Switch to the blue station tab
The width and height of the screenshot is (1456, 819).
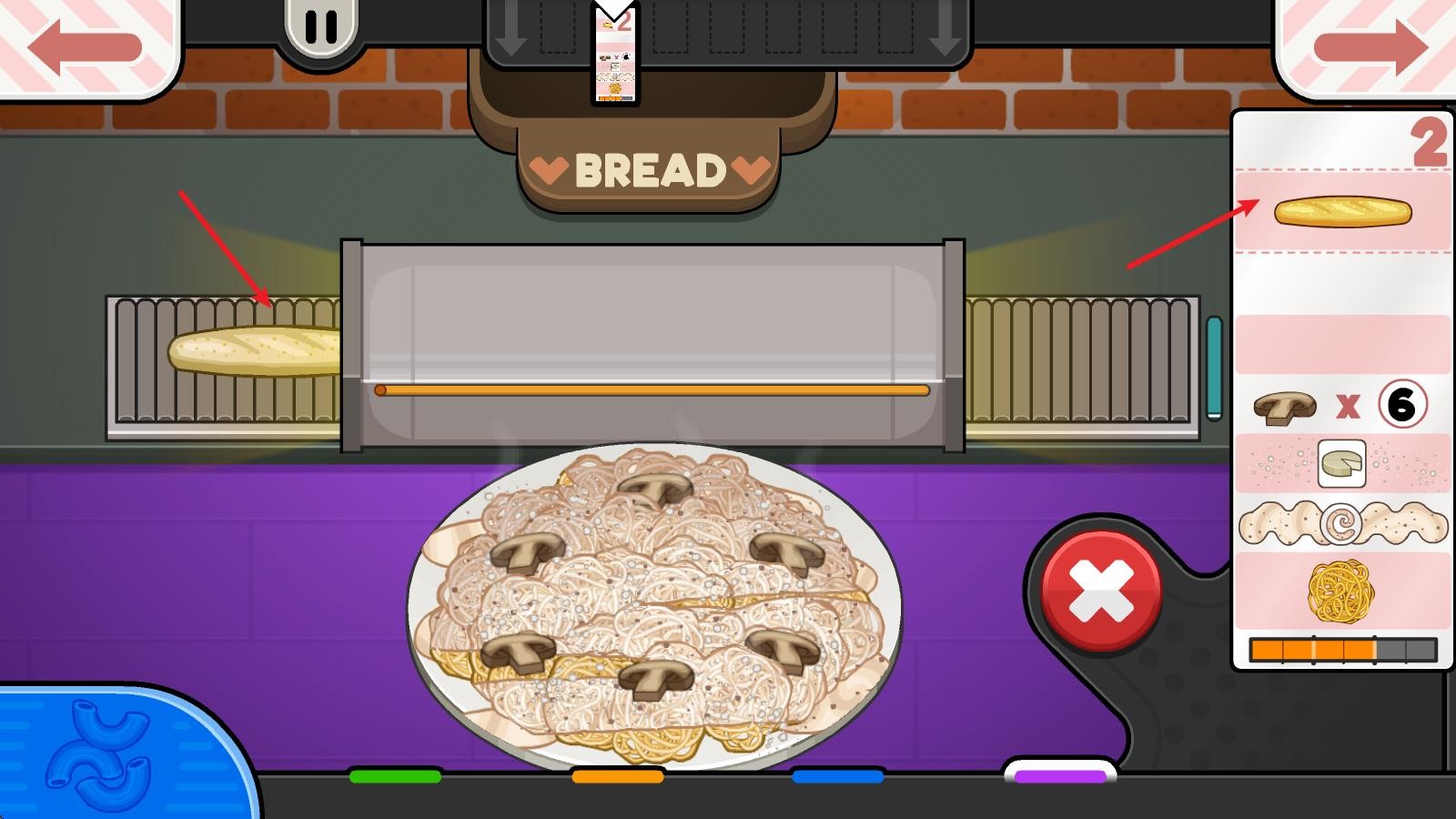838,776
